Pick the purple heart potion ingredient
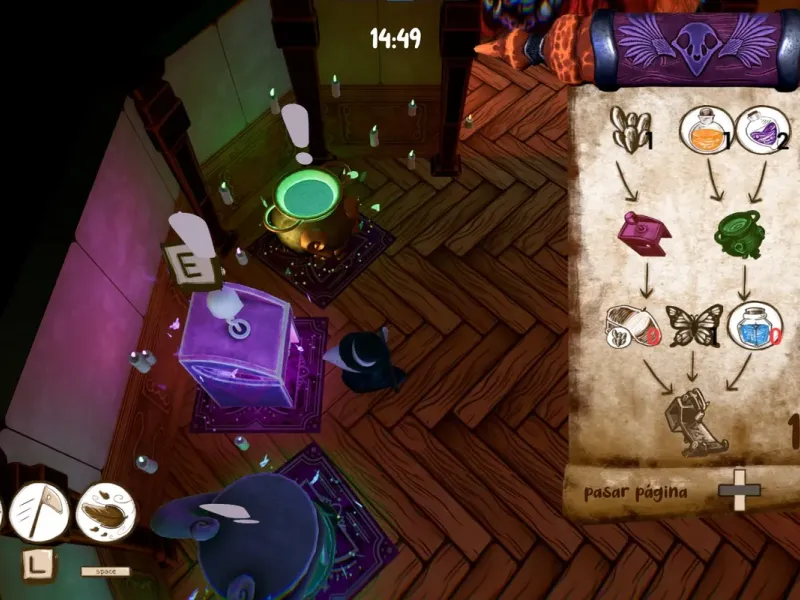The width and height of the screenshot is (800, 600). (x=762, y=130)
